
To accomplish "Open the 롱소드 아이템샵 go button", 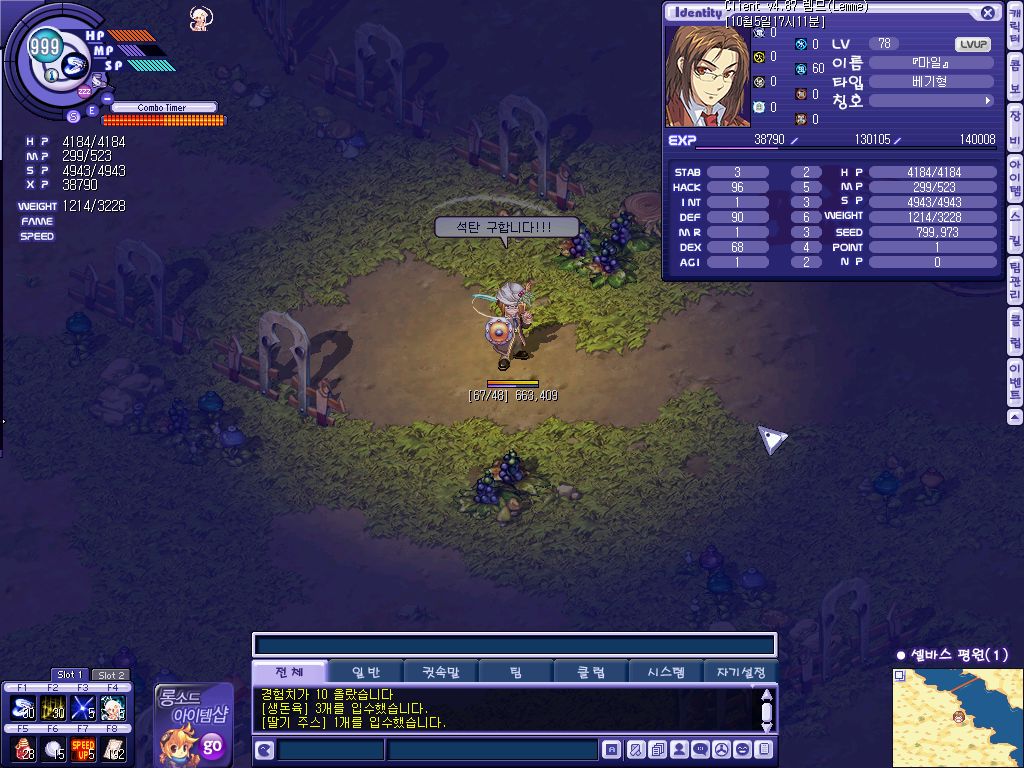I will pyautogui.click(x=212, y=745).
